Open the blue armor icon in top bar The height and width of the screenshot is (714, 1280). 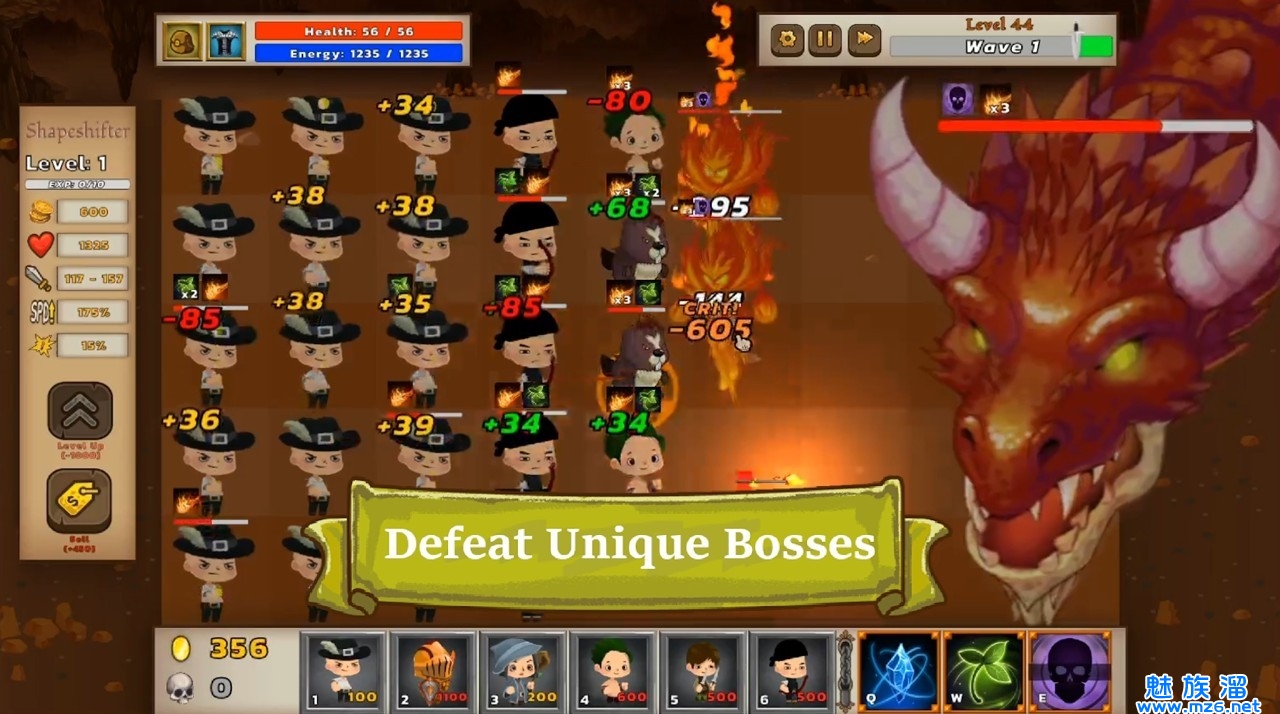pyautogui.click(x=226, y=41)
